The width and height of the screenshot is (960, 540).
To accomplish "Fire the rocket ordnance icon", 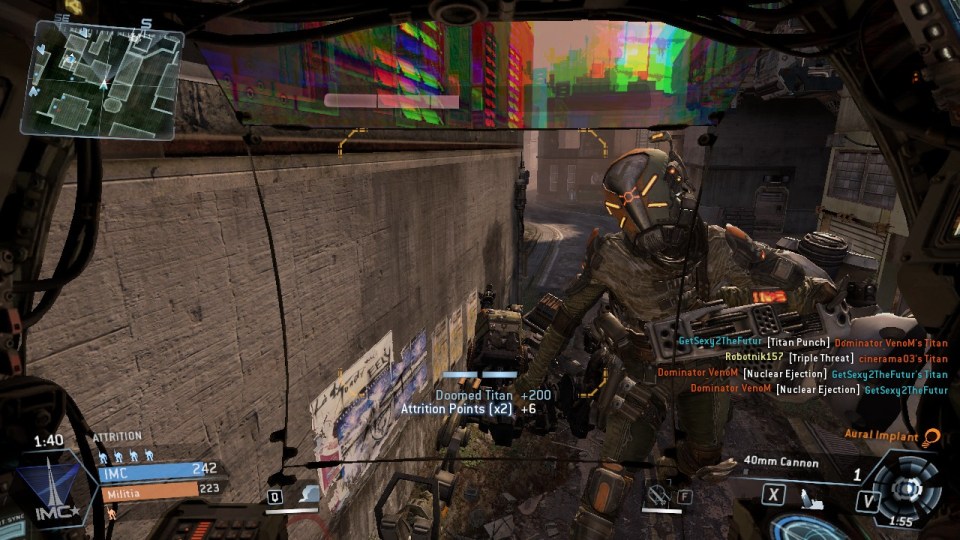I will (813, 494).
